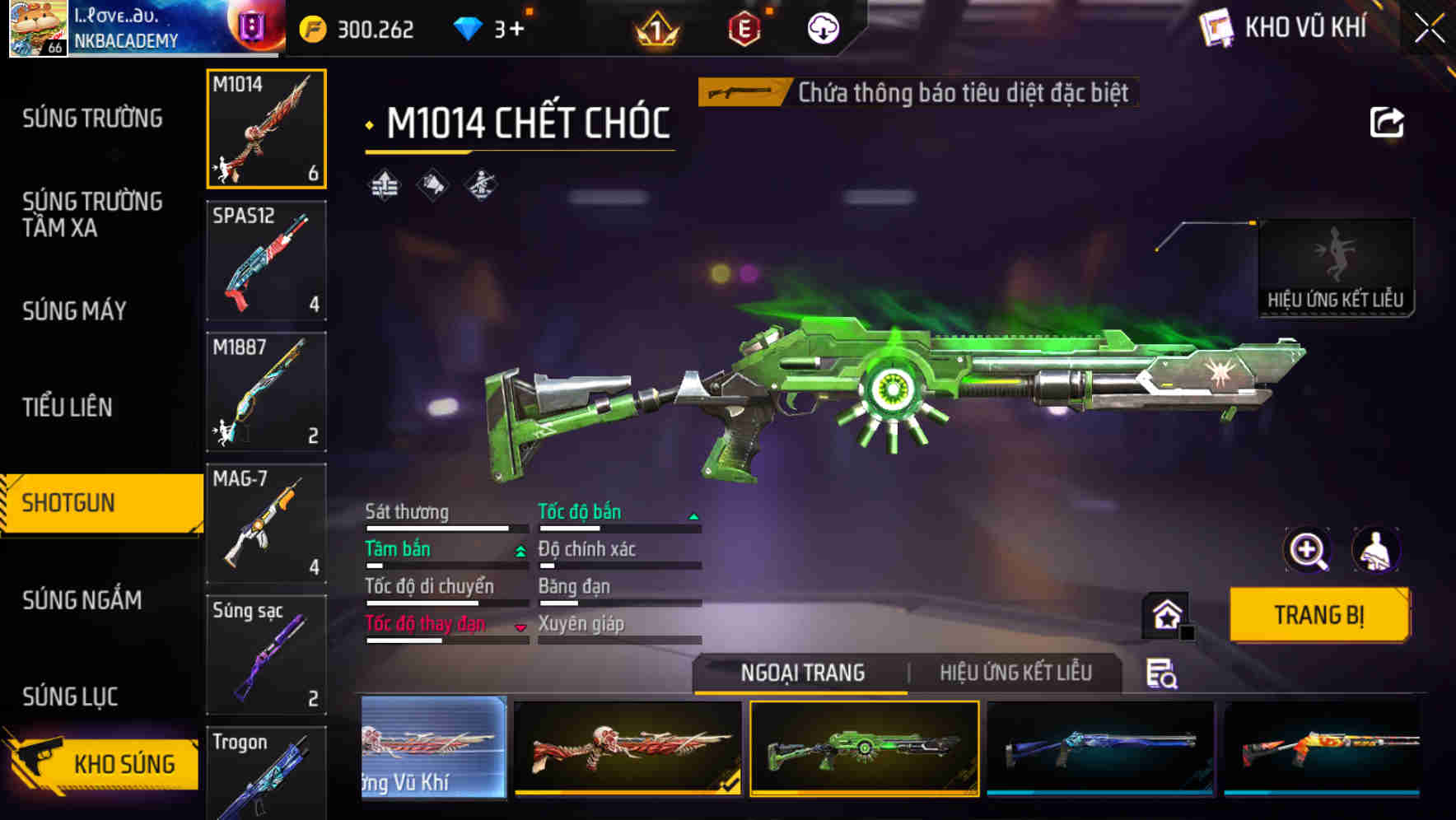Switch to the HIỆU ỨNG KẾT LIỄU tab
Image resolution: width=1456 pixels, height=820 pixels.
click(x=1015, y=673)
